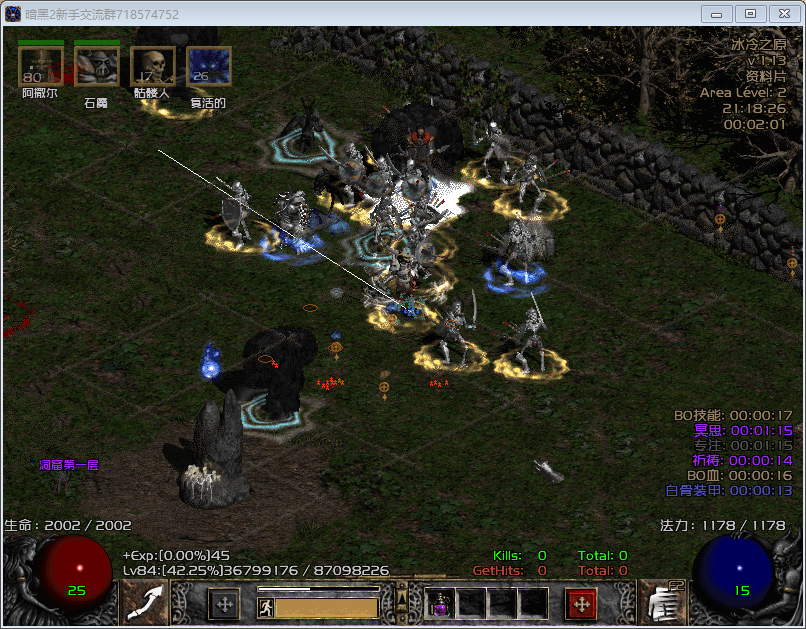Image resolution: width=806 pixels, height=629 pixels.
Task: Open the mini panel with the red button
Action: click(x=582, y=604)
